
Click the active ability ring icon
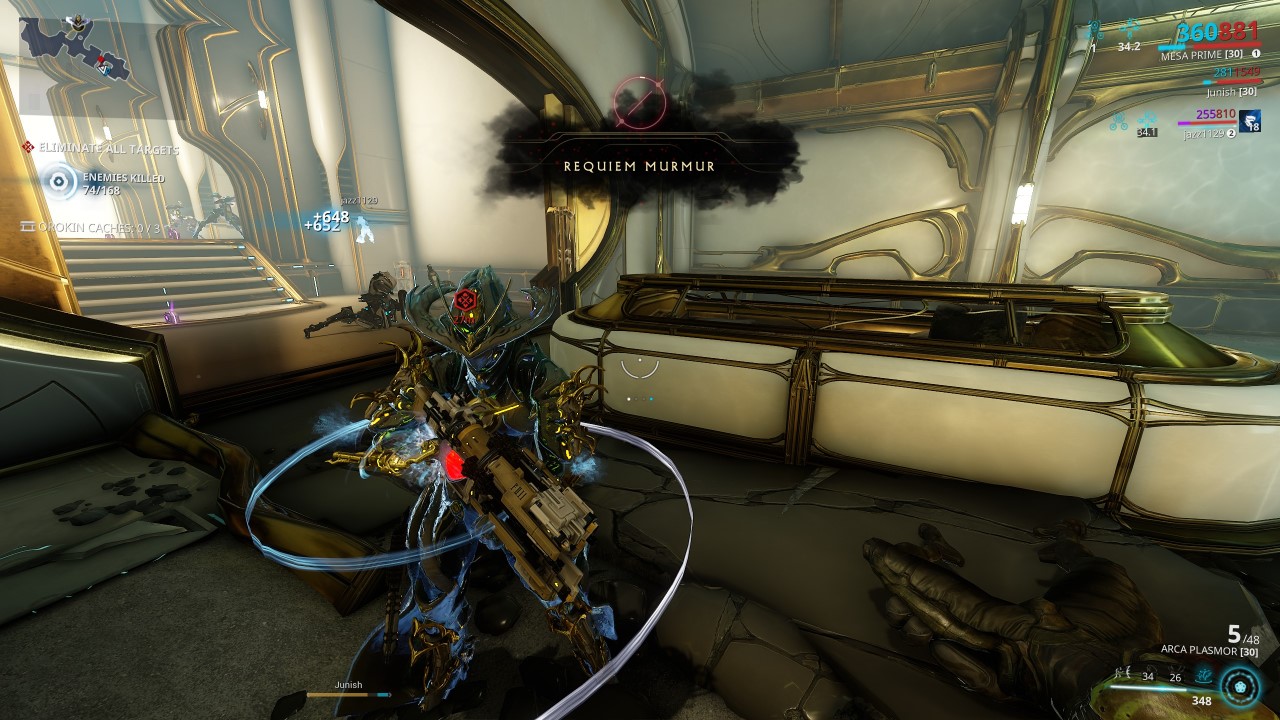(x=1238, y=687)
